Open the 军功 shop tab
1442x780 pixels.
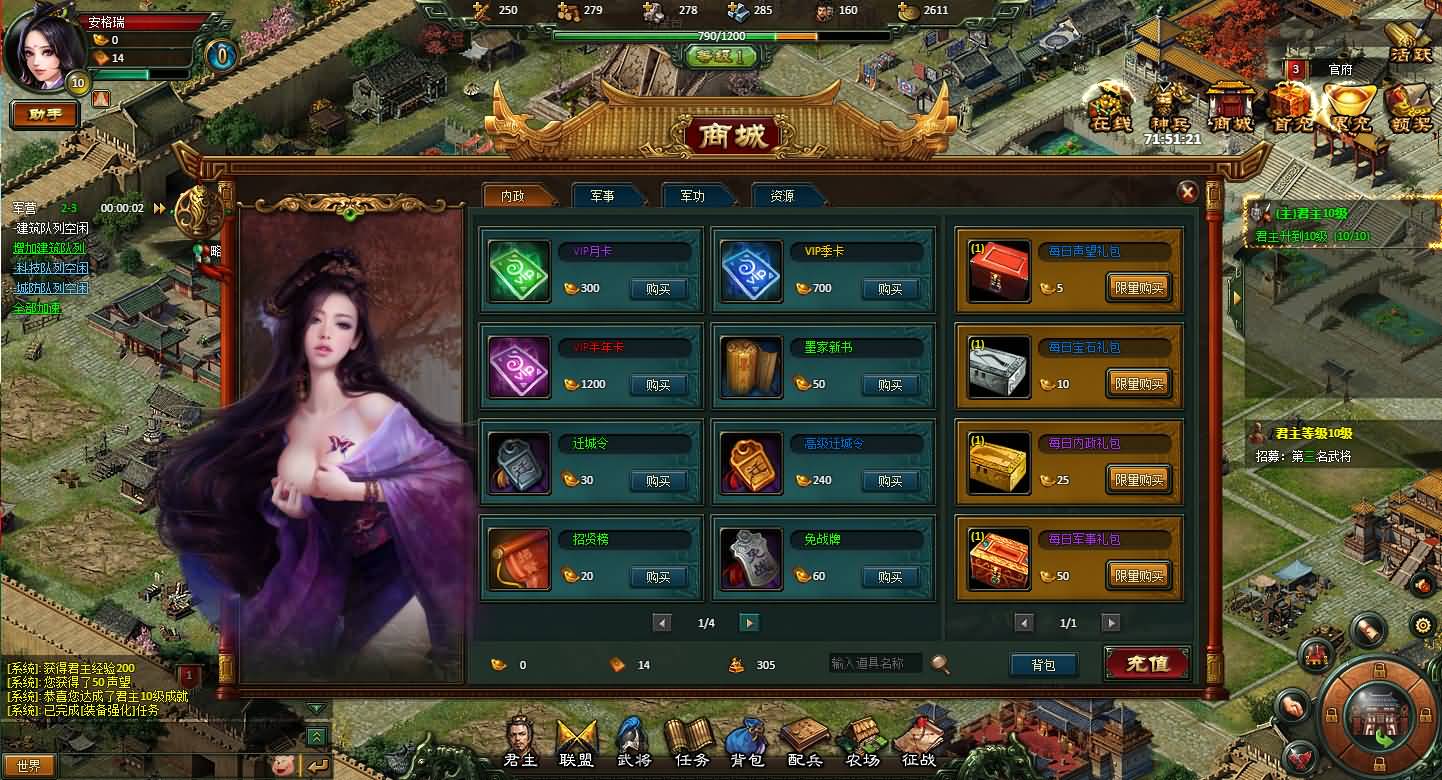tap(692, 196)
